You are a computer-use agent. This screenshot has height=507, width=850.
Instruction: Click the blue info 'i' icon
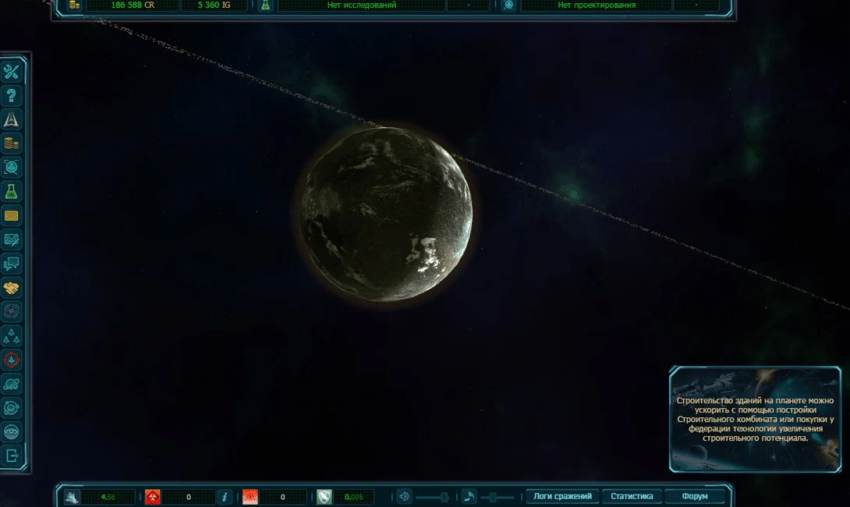point(224,496)
